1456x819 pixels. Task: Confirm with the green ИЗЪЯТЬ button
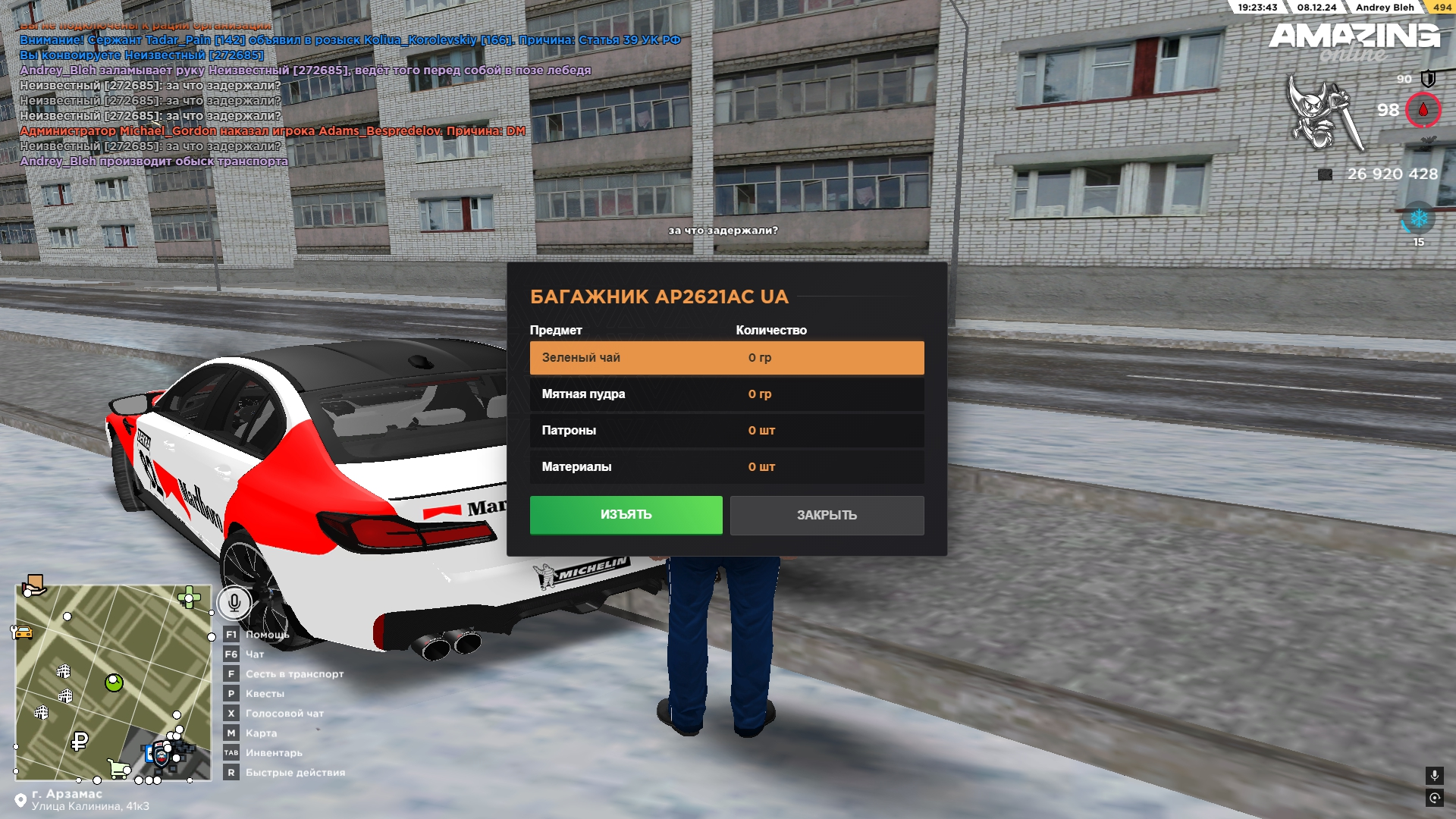click(626, 515)
